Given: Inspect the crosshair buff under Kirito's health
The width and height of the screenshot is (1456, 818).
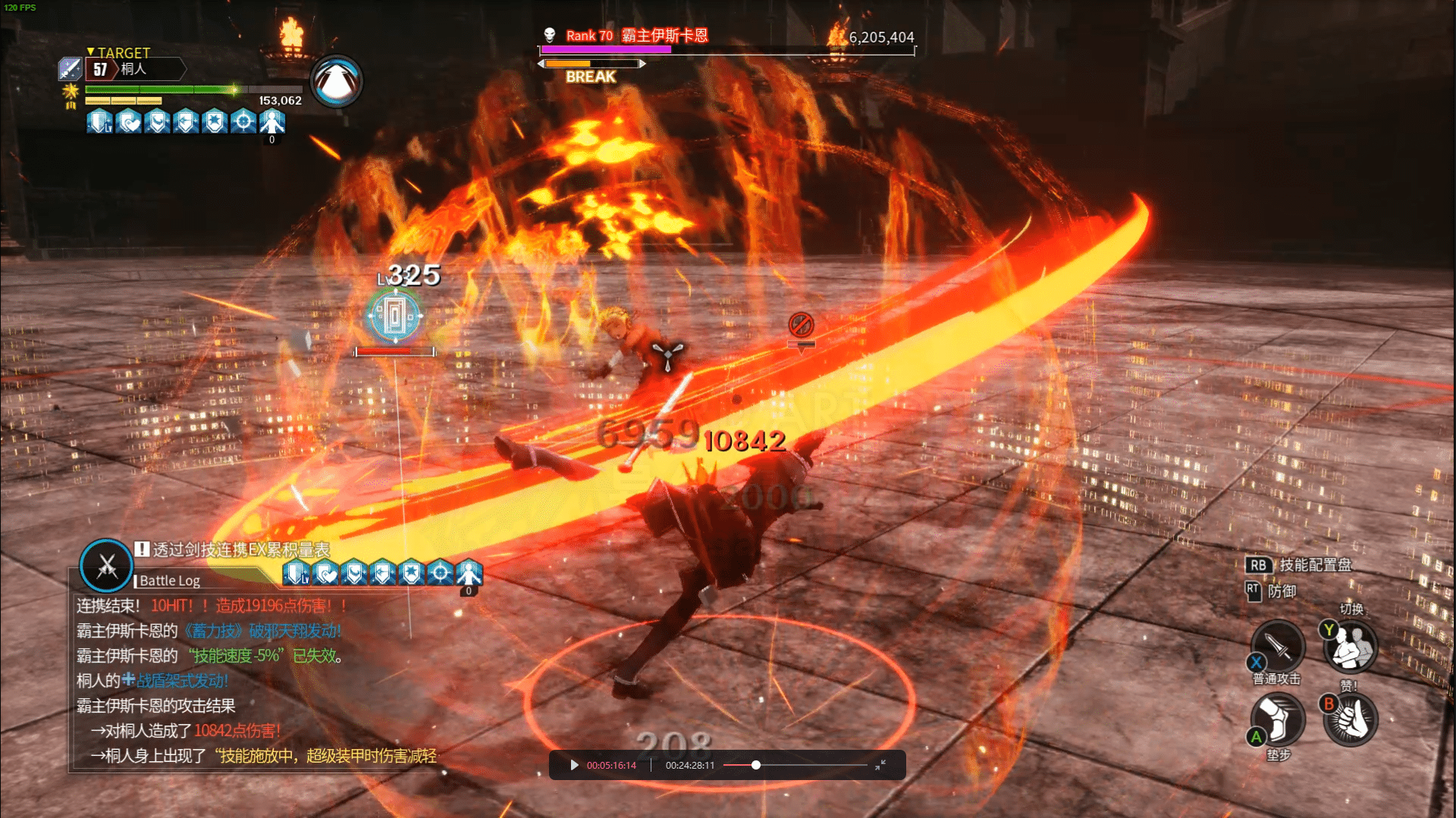Looking at the screenshot, I should (243, 121).
